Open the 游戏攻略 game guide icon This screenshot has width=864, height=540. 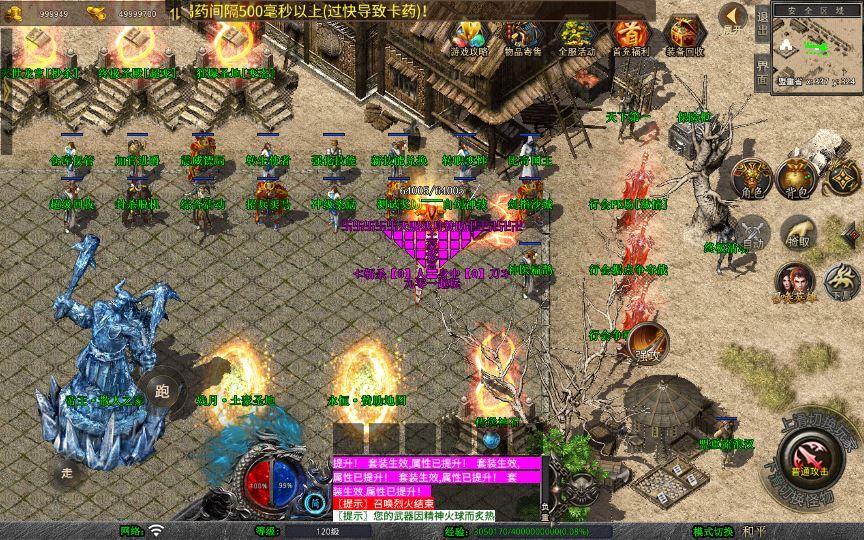click(x=468, y=37)
